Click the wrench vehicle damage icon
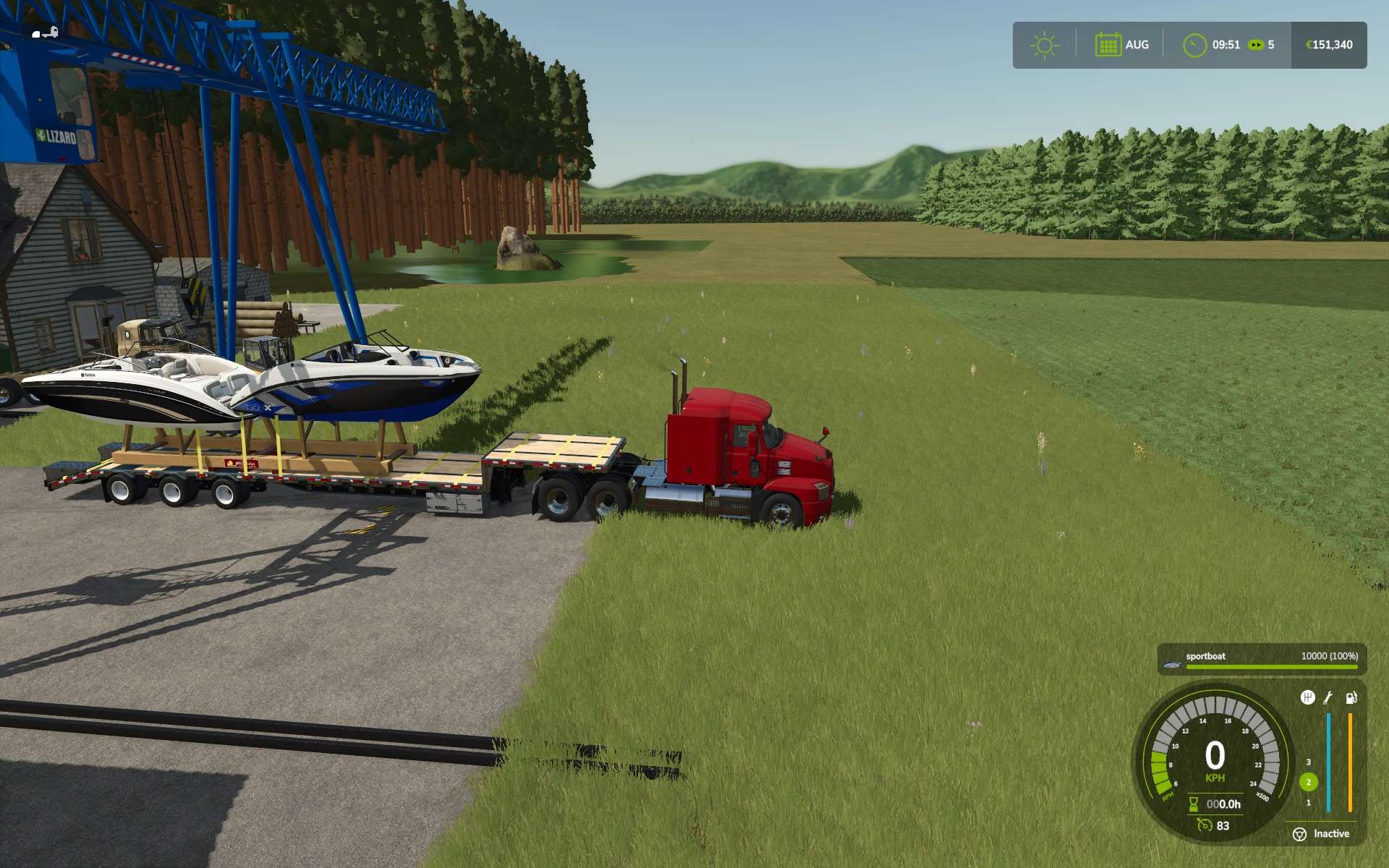Viewport: 1389px width, 868px height. click(x=1328, y=698)
